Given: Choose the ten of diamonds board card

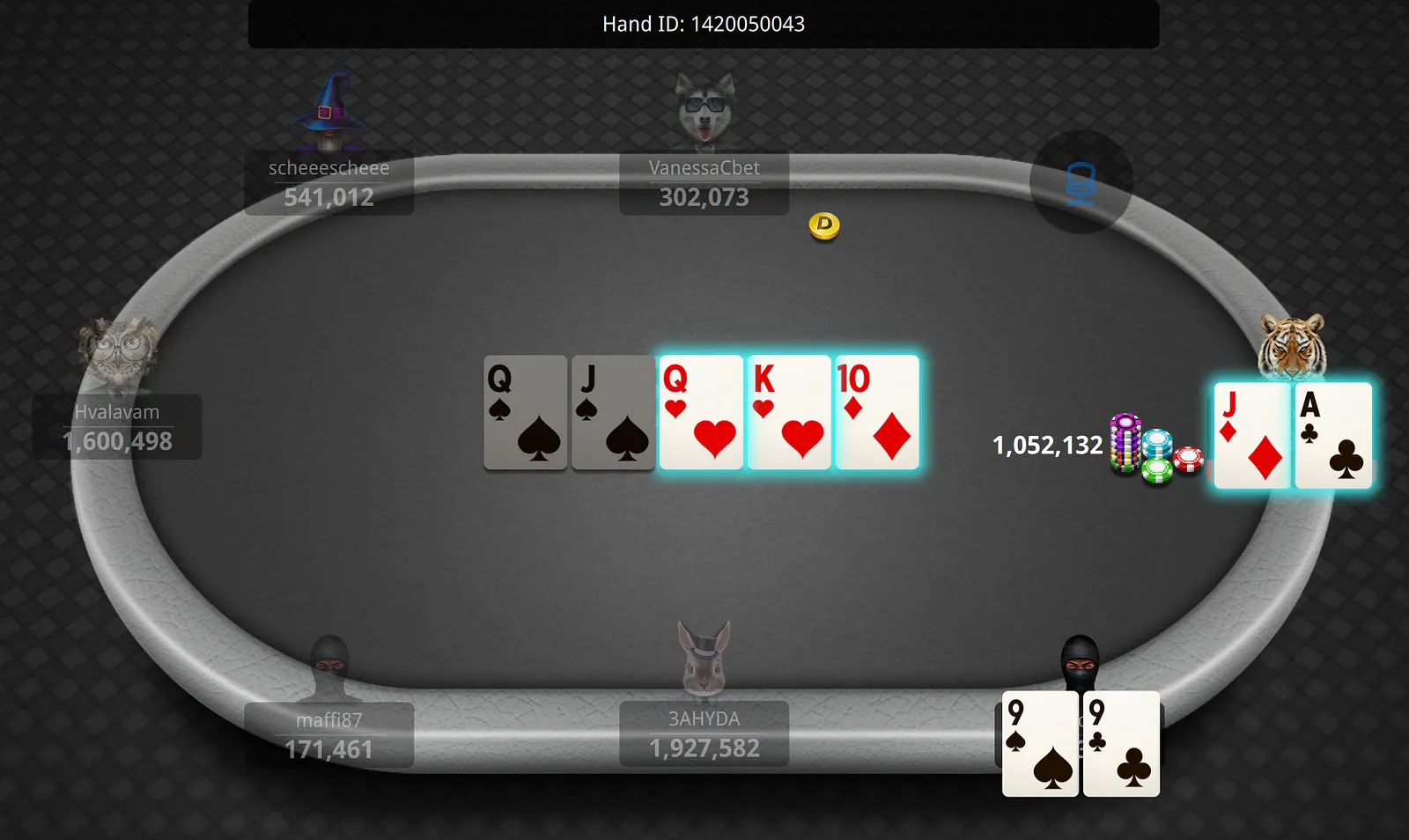Looking at the screenshot, I should tap(877, 412).
